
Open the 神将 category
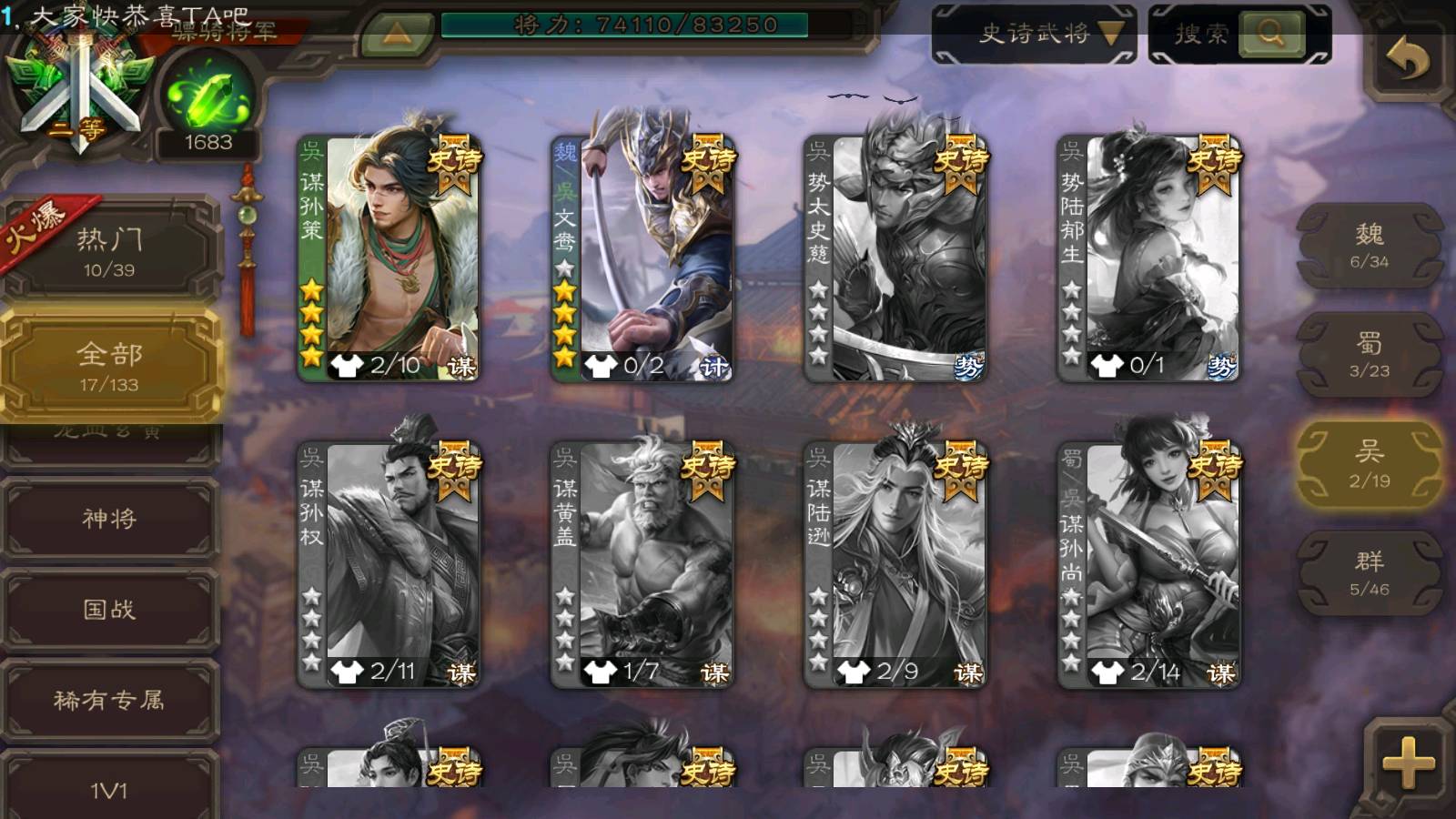(109, 519)
